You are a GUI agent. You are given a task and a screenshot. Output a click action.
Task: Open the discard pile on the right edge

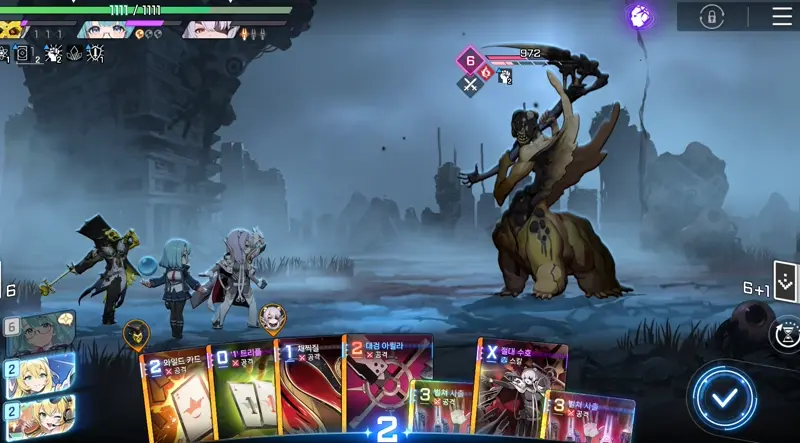coord(785,281)
